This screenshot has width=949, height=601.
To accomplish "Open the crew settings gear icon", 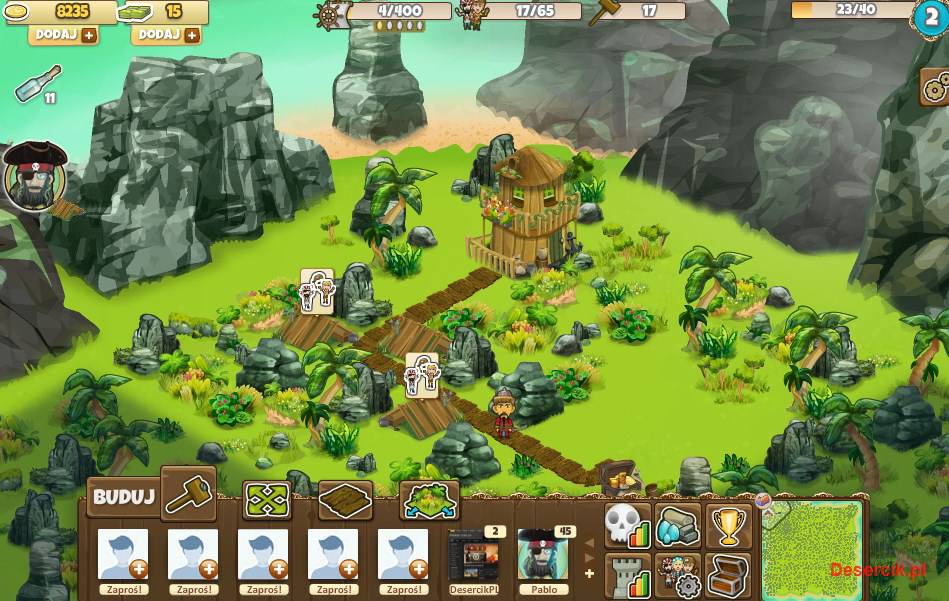I will (678, 575).
